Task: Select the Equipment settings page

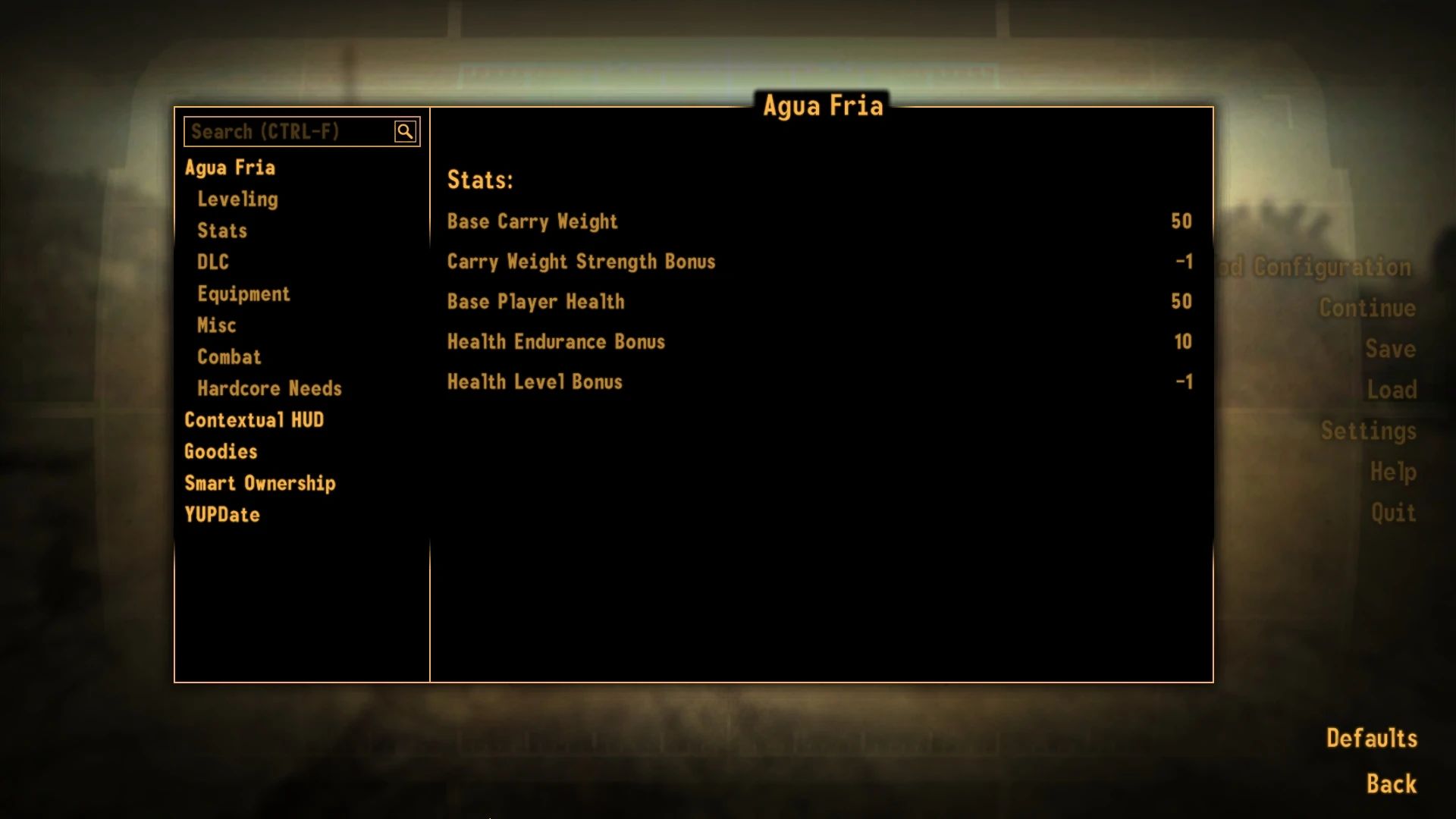Action: [x=244, y=293]
